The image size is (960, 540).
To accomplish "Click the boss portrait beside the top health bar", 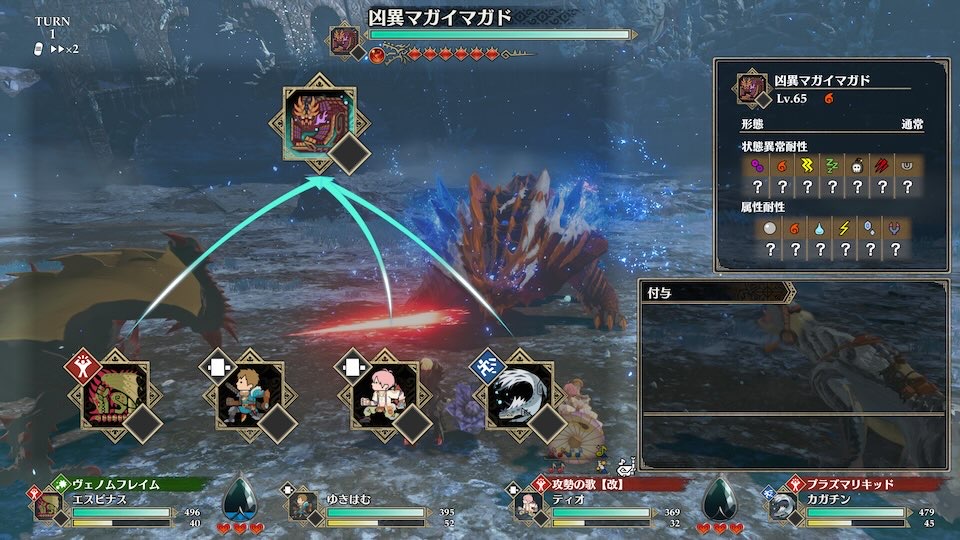I will pos(344,40).
